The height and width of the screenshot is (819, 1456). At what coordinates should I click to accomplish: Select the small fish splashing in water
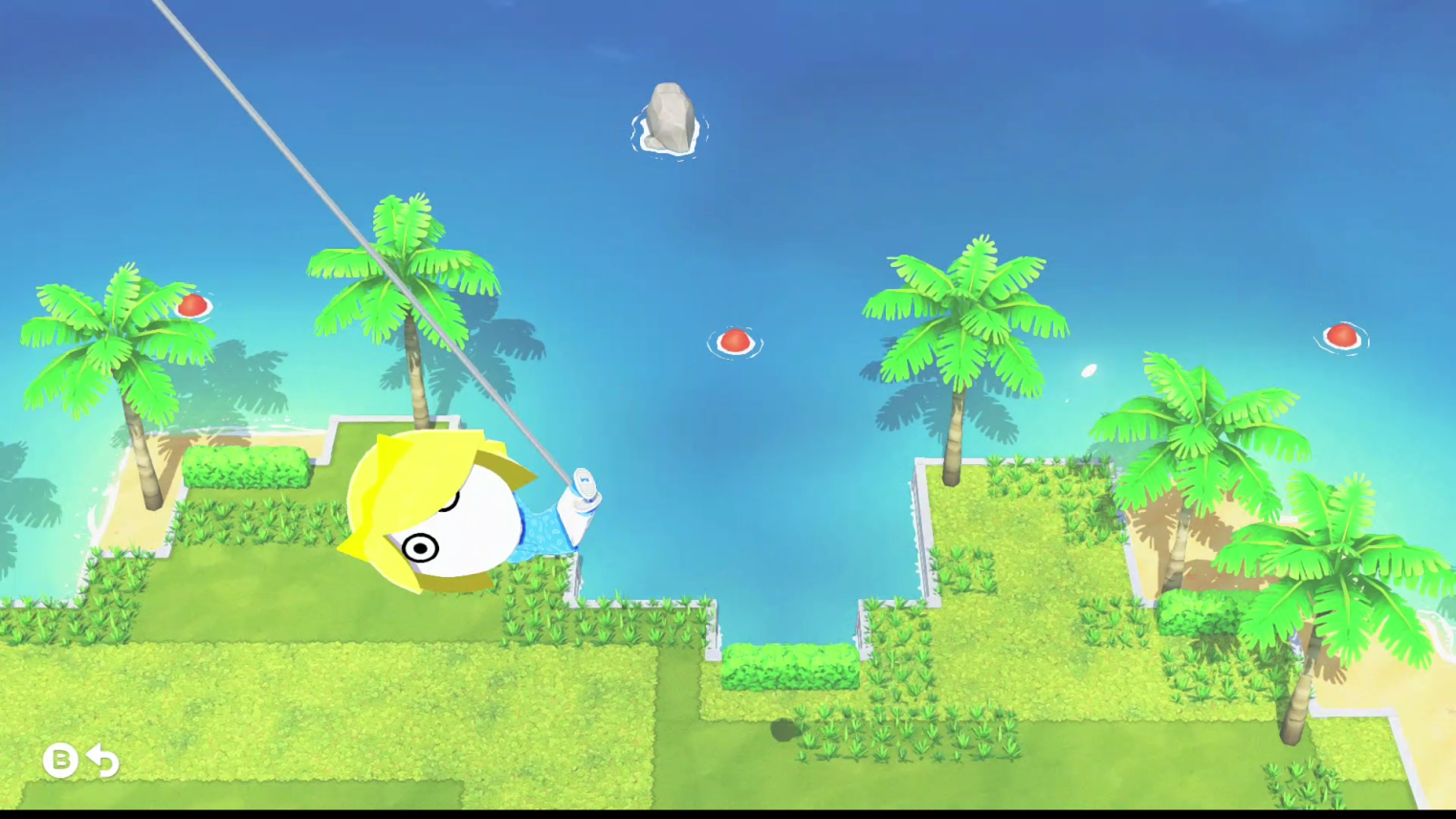[1087, 371]
